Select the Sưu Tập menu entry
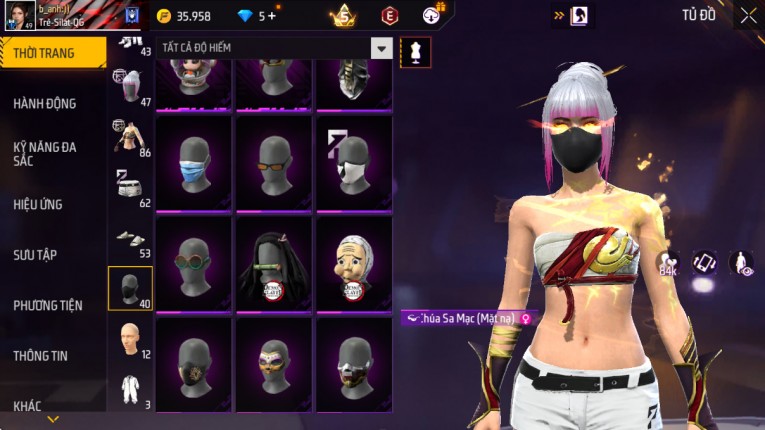 pos(35,255)
